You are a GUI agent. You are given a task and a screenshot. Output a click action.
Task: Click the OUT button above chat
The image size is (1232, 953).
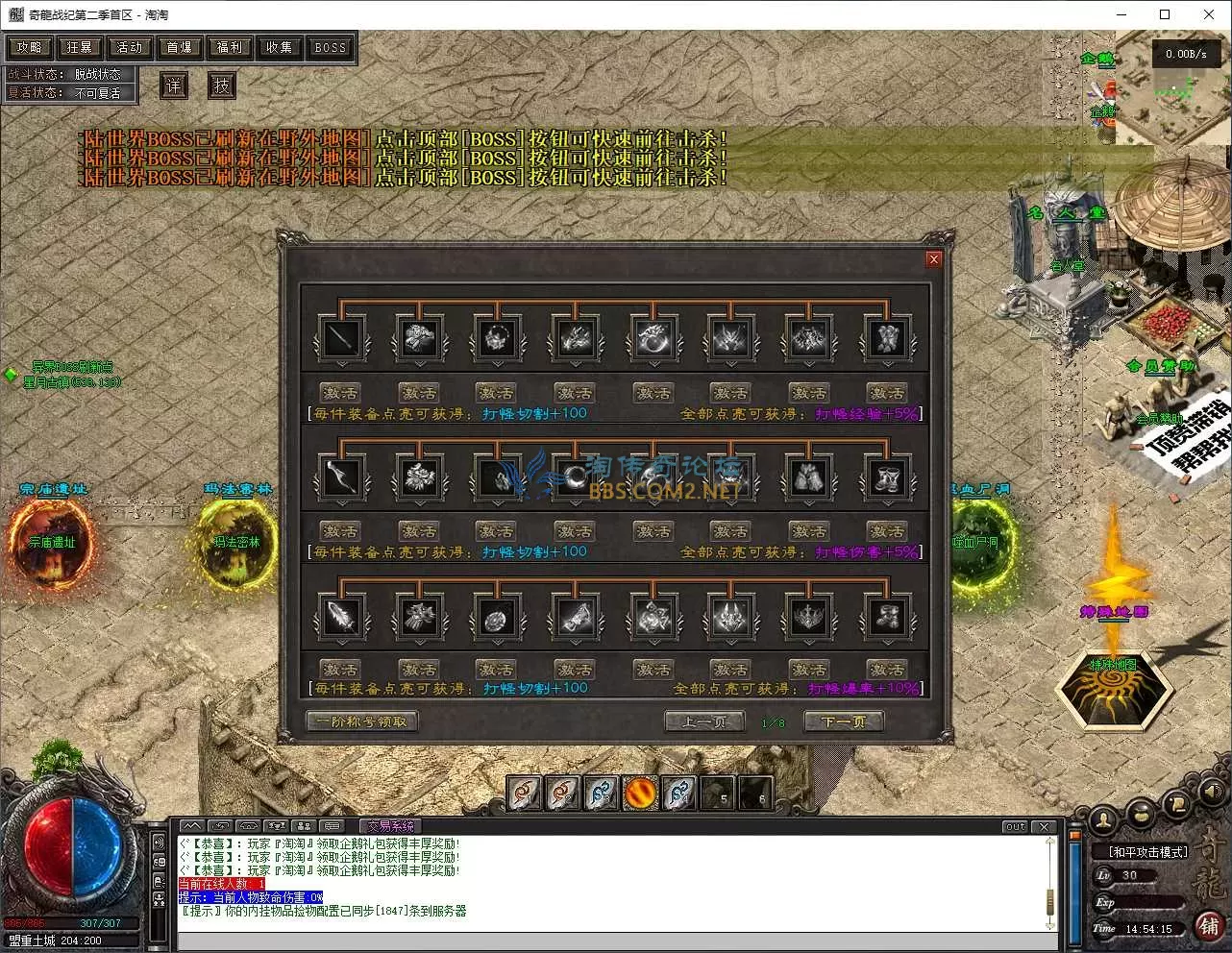tap(1015, 826)
